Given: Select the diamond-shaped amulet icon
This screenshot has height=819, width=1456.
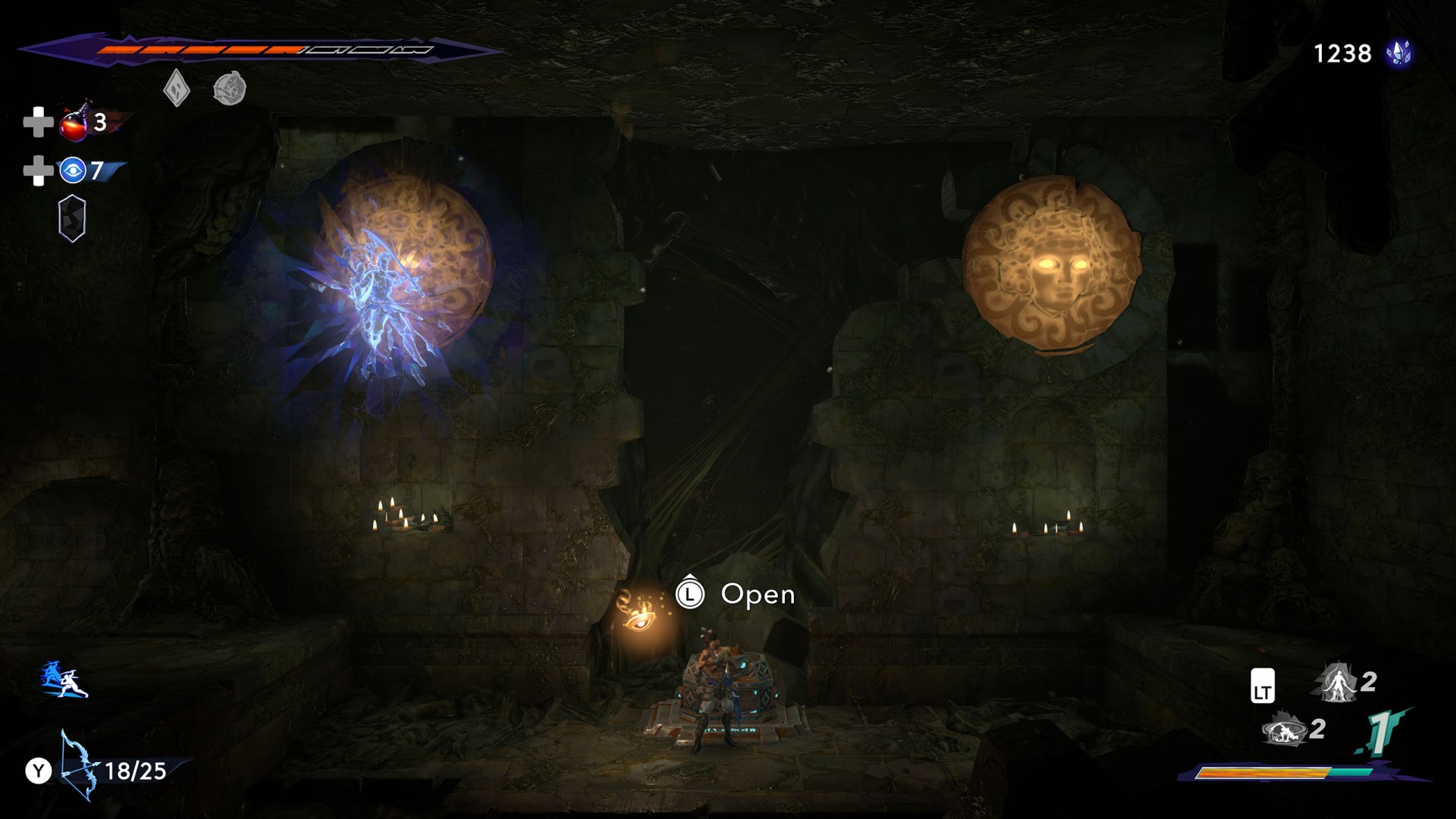Looking at the screenshot, I should [x=176, y=88].
